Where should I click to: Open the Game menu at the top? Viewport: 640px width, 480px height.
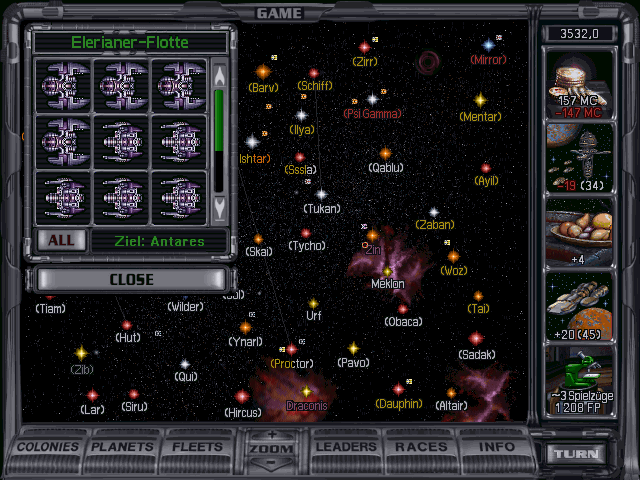tap(279, 13)
